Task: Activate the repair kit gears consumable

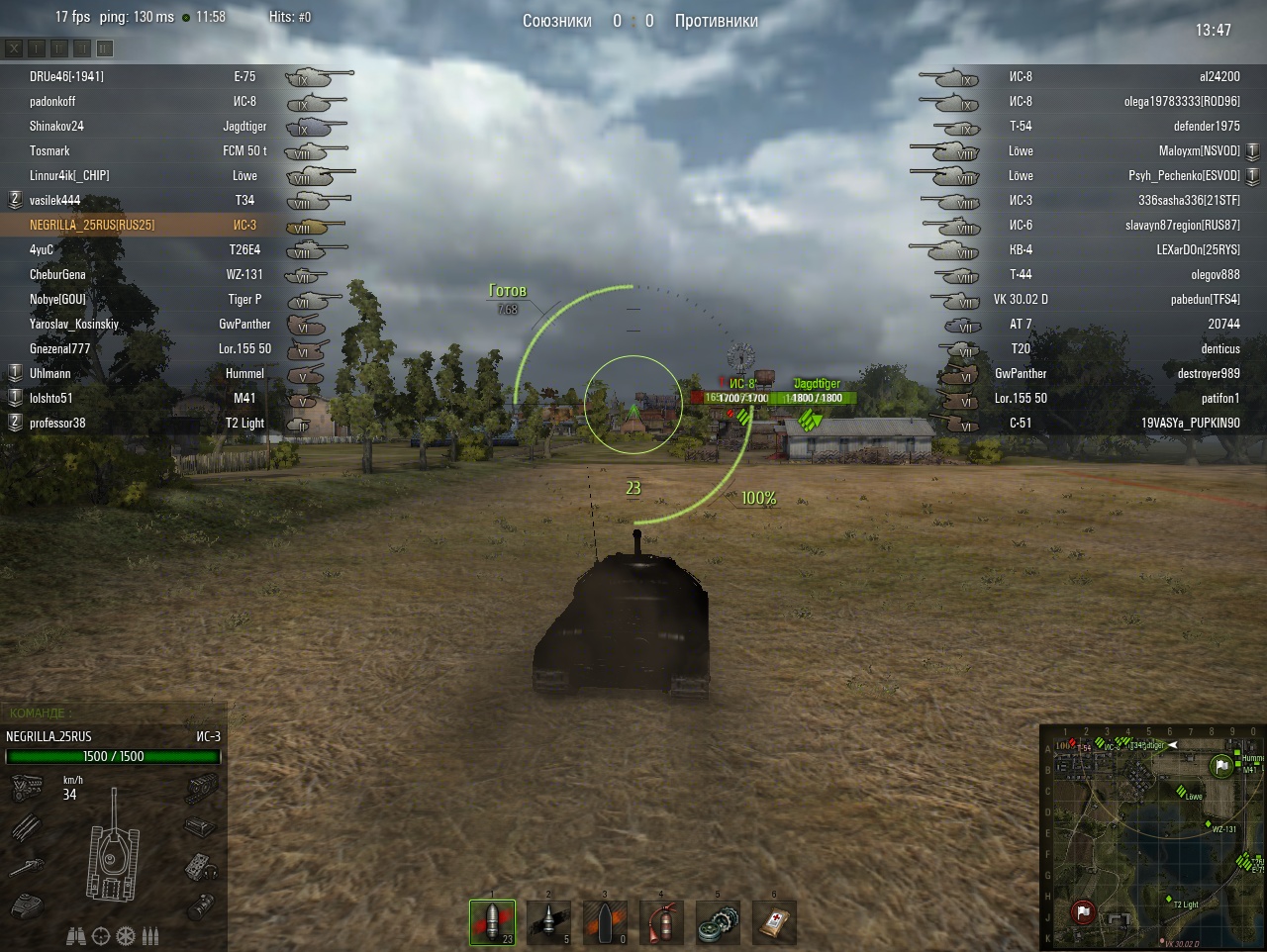Action: point(718,922)
